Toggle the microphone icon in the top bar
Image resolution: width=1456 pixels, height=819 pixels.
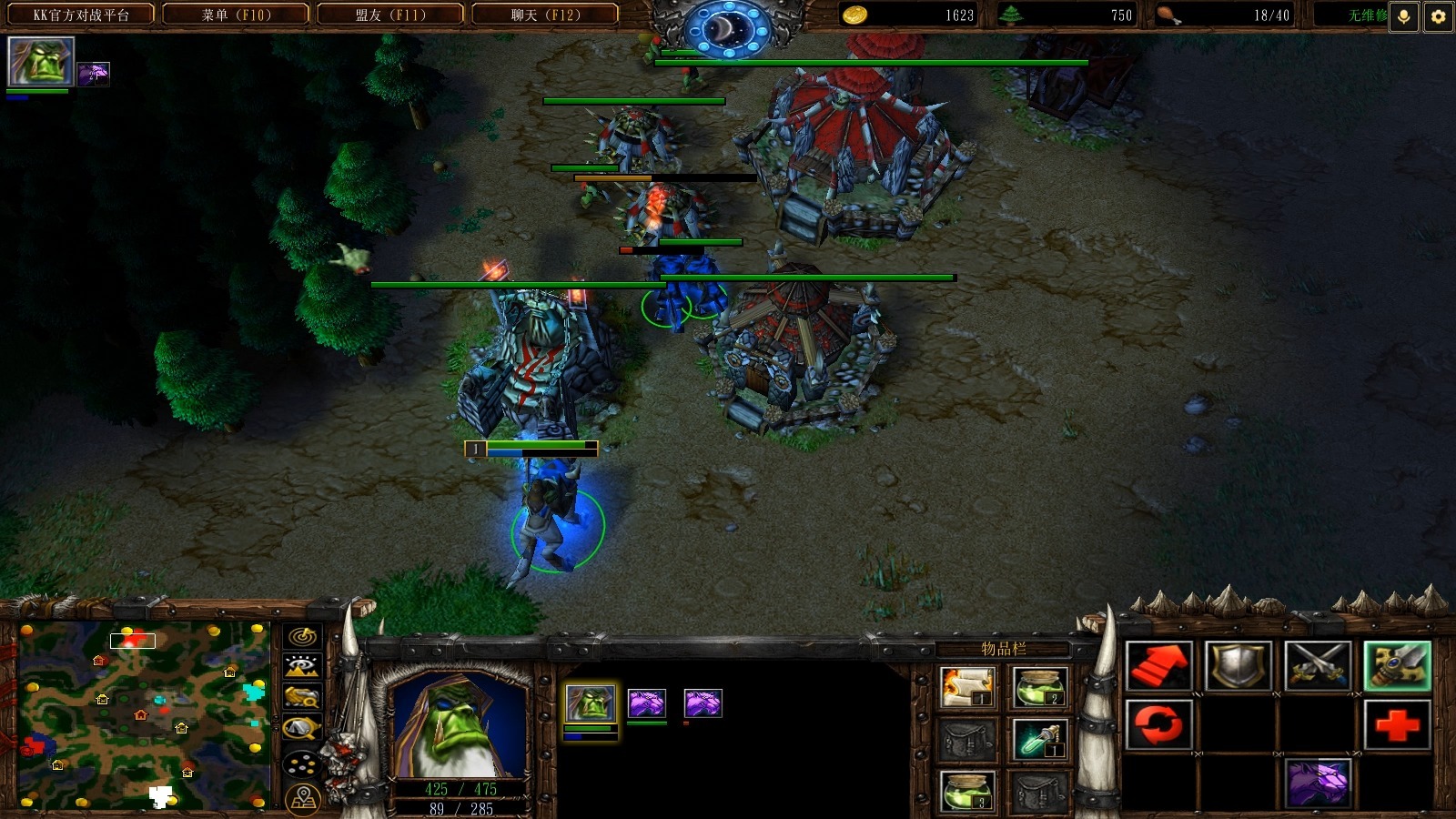(x=1404, y=16)
